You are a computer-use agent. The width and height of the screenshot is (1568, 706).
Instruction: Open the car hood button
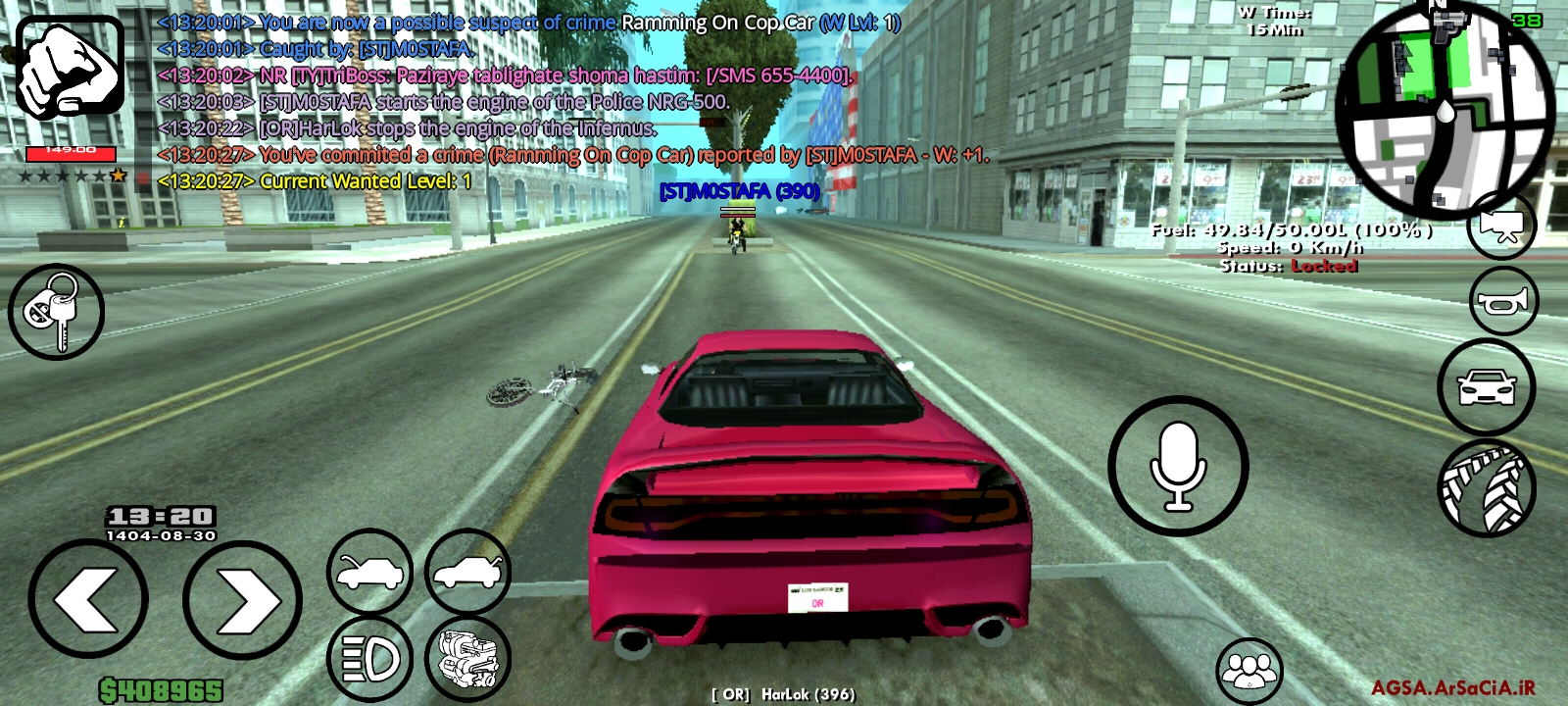click(369, 572)
